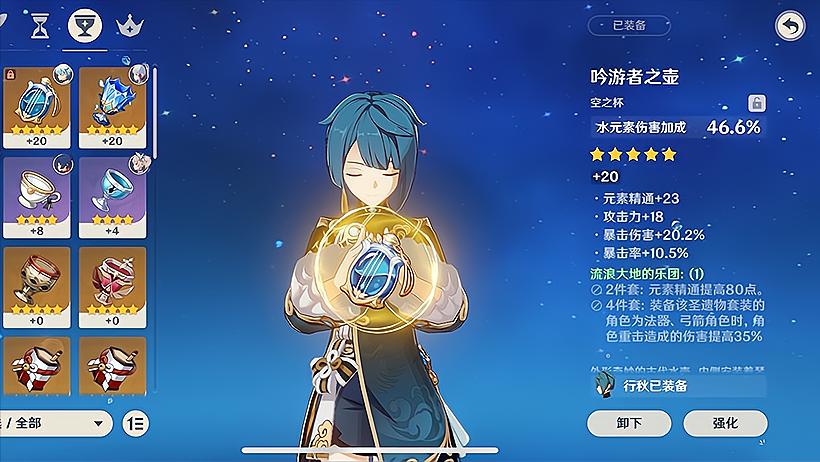Toggle the artifact lock icon
Viewport: 820px width, 462px height.
pos(757,103)
